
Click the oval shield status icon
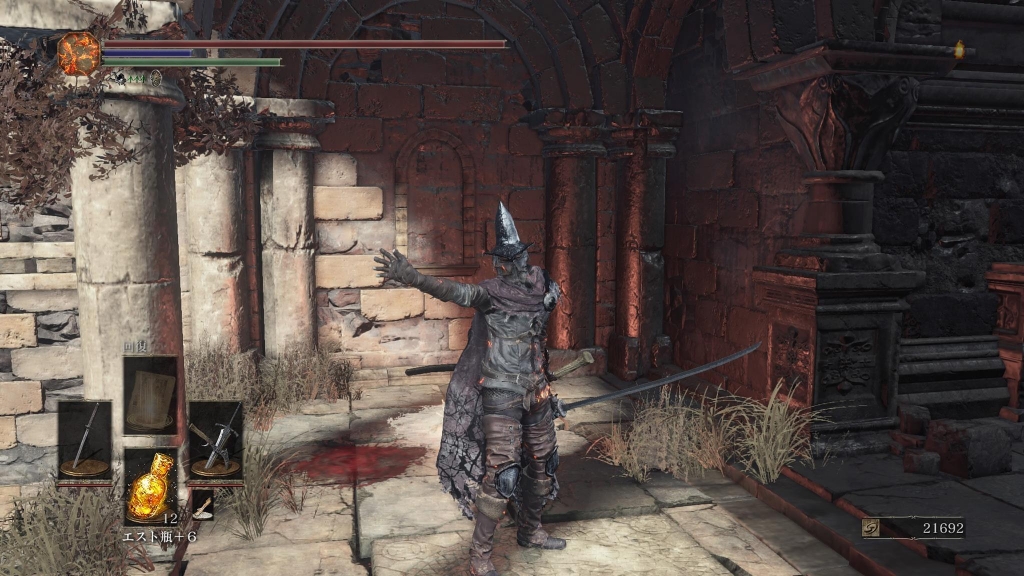coord(156,77)
